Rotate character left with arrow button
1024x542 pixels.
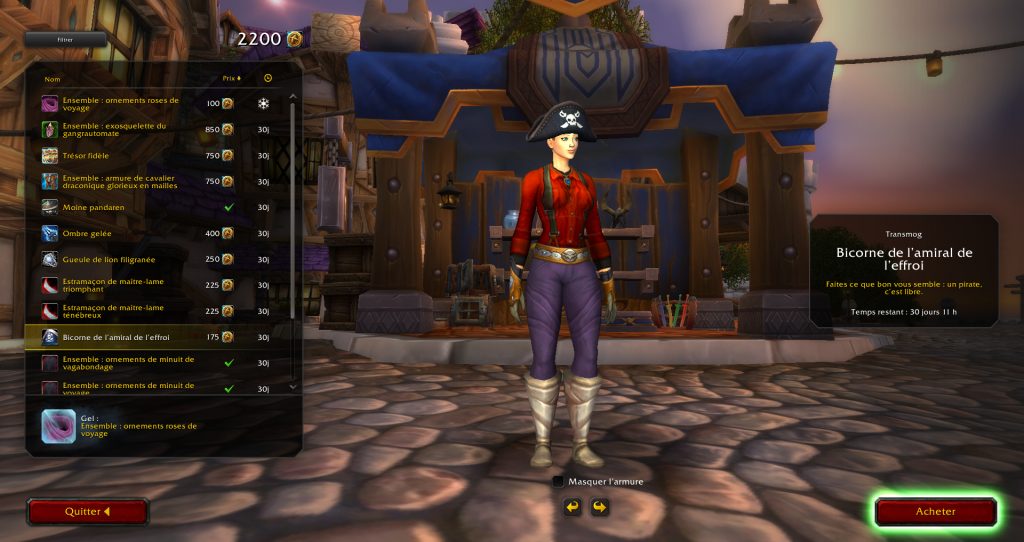573,507
